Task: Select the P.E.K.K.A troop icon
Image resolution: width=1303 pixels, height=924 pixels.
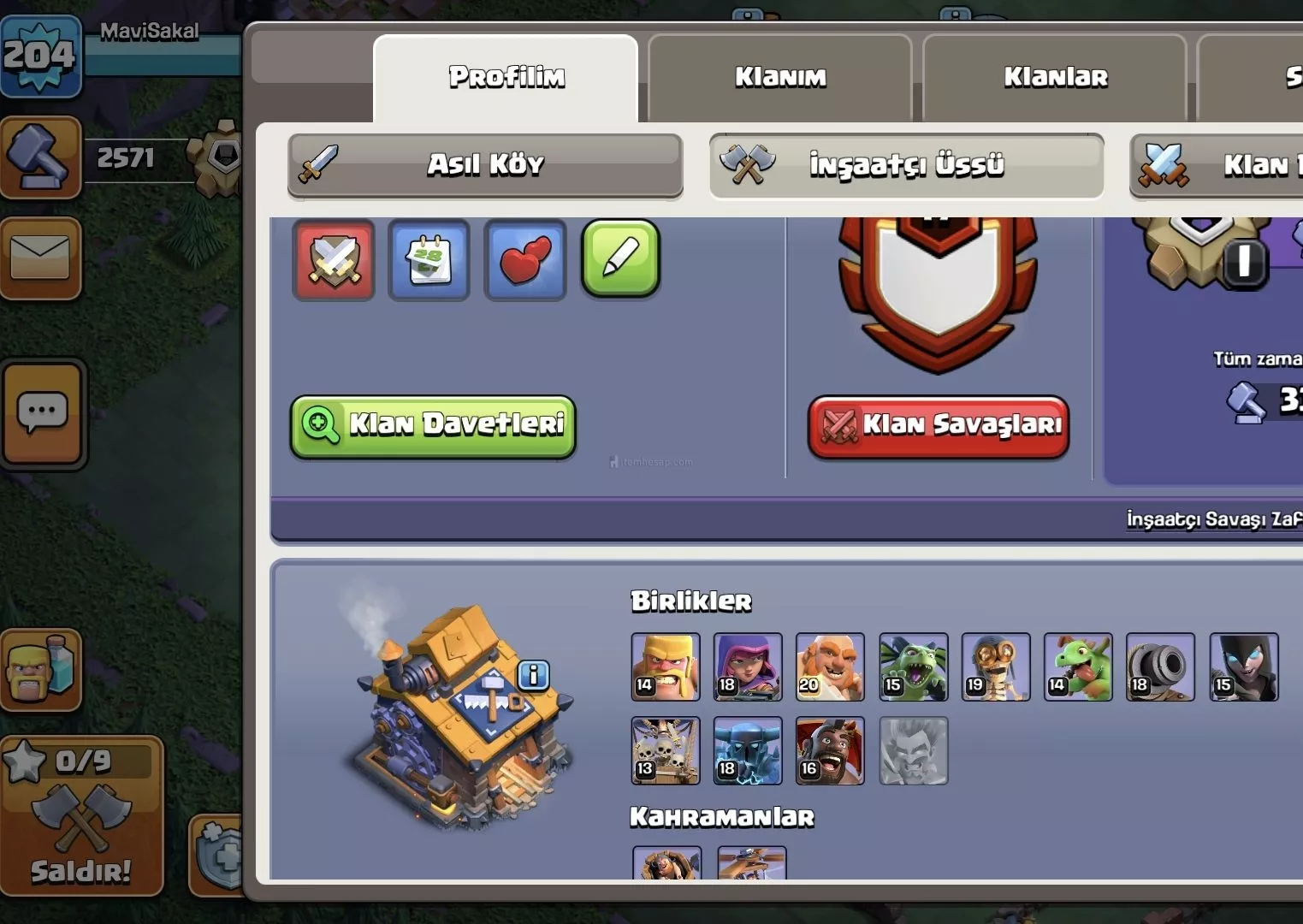Action: [748, 751]
